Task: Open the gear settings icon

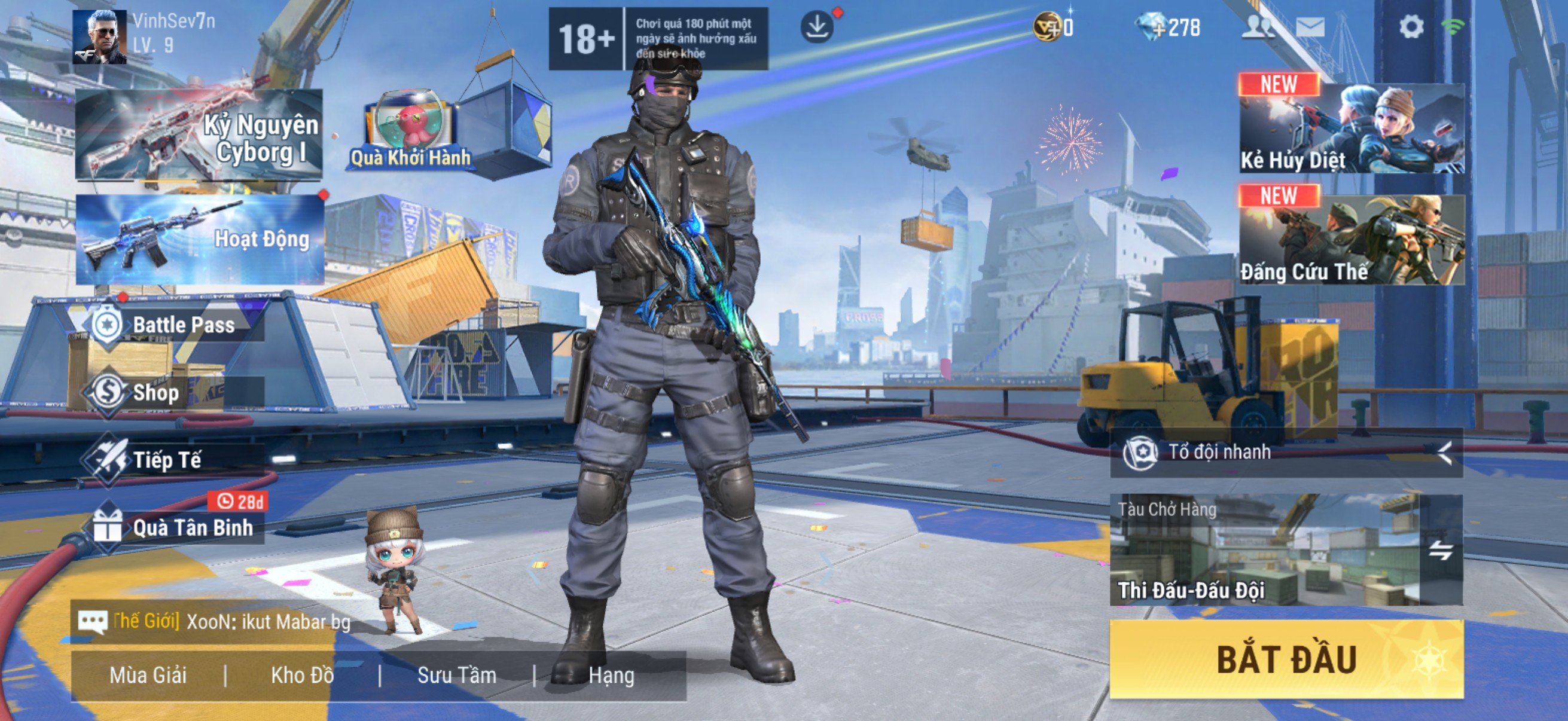Action: coord(1411,28)
